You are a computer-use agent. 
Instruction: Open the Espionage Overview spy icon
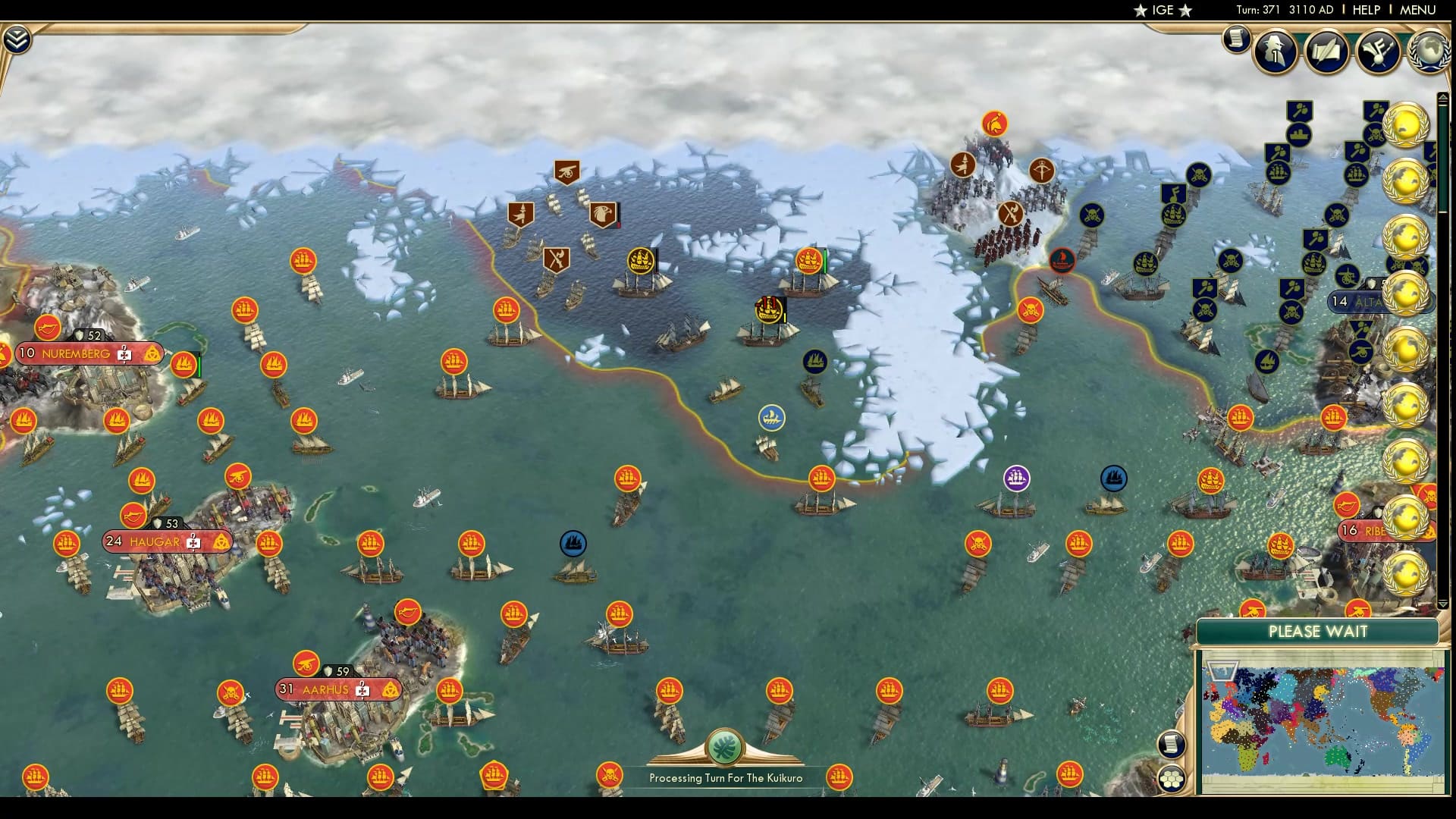click(x=1275, y=53)
